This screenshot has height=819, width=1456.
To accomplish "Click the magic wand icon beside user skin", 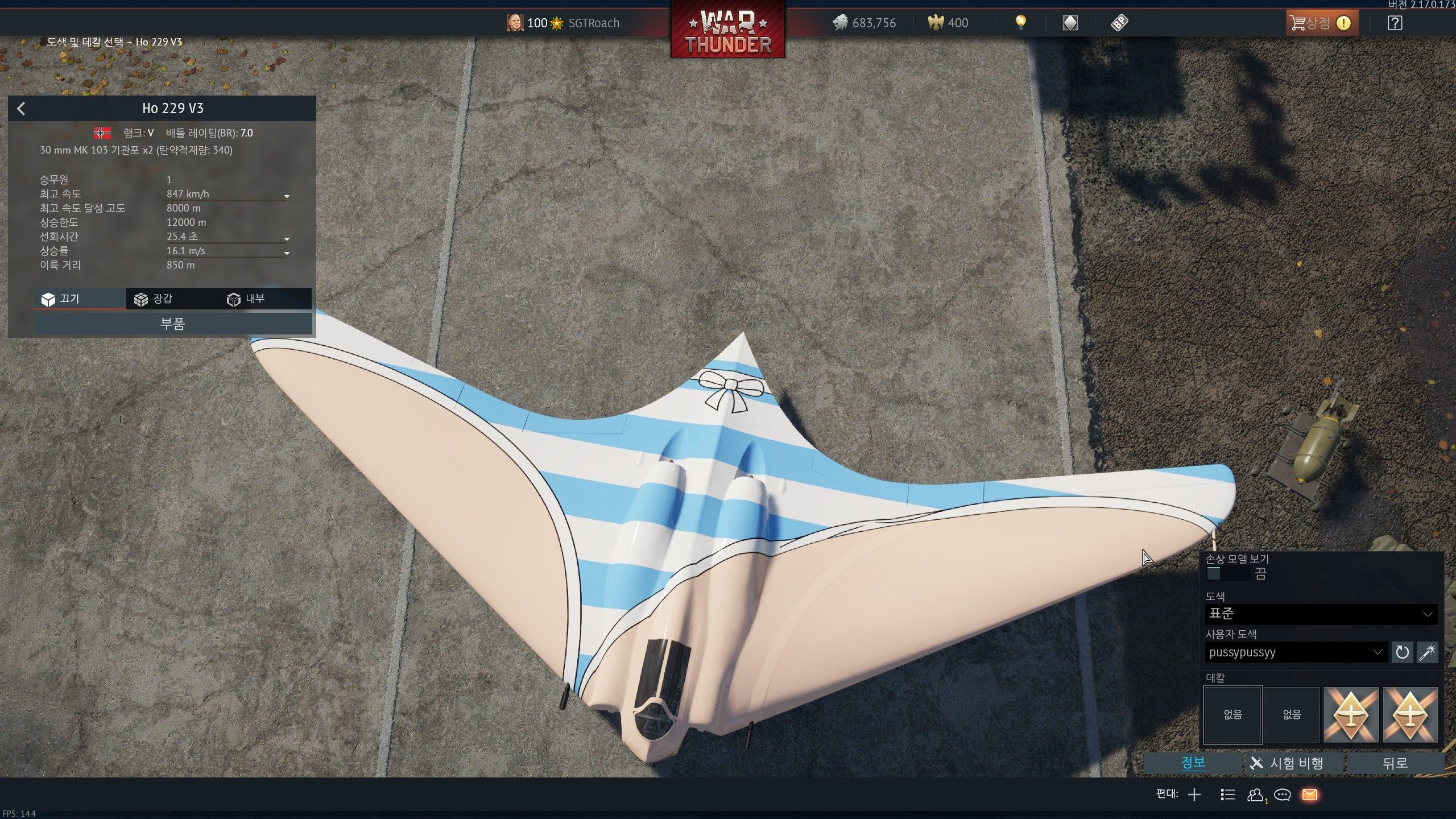I will [x=1428, y=652].
